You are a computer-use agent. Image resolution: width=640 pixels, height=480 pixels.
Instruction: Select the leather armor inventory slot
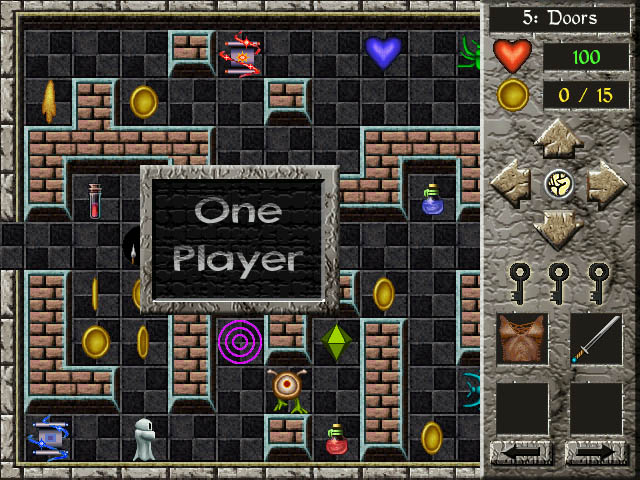click(x=522, y=339)
